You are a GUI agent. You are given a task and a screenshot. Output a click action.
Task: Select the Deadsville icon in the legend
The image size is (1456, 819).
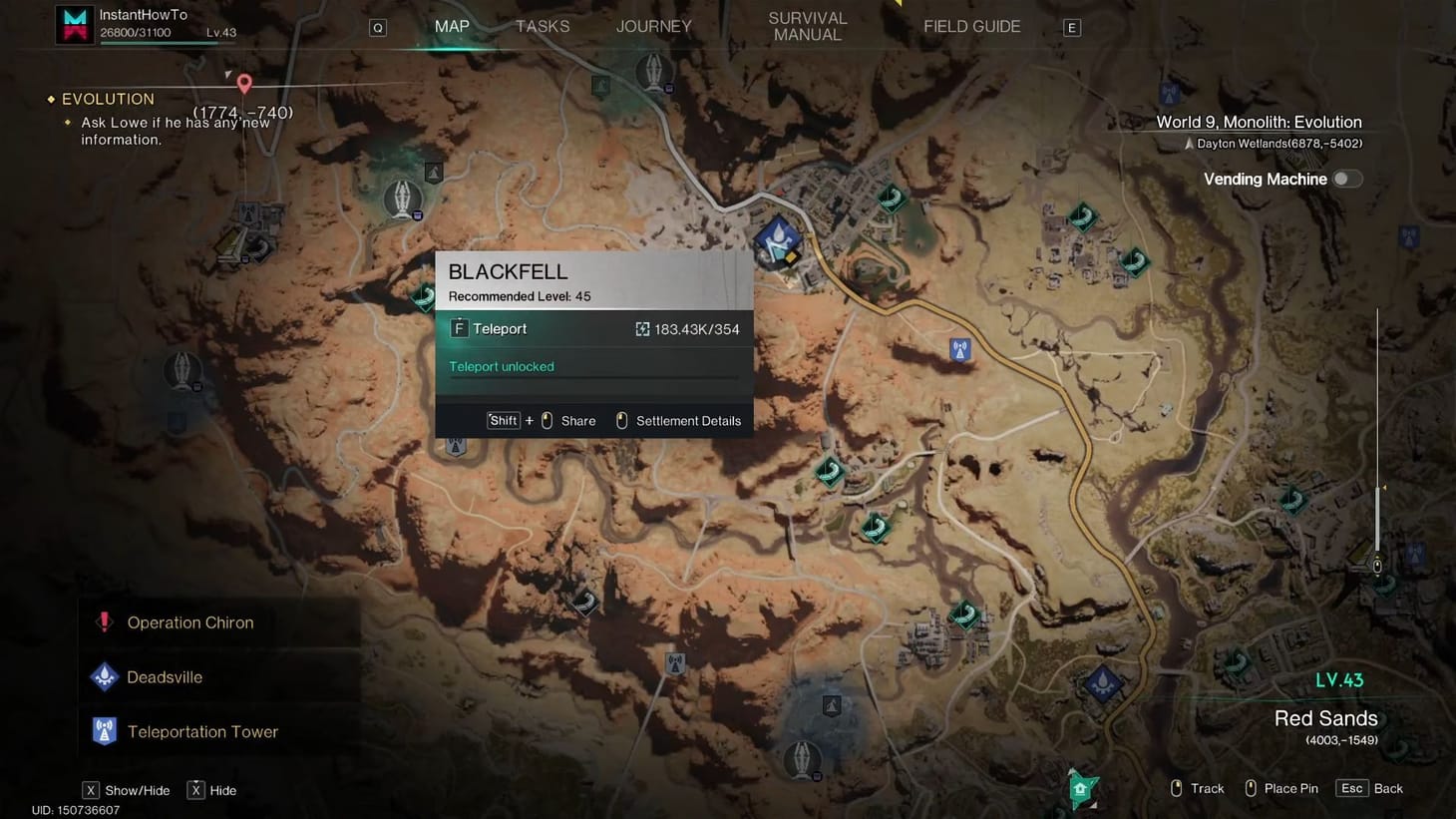[104, 676]
